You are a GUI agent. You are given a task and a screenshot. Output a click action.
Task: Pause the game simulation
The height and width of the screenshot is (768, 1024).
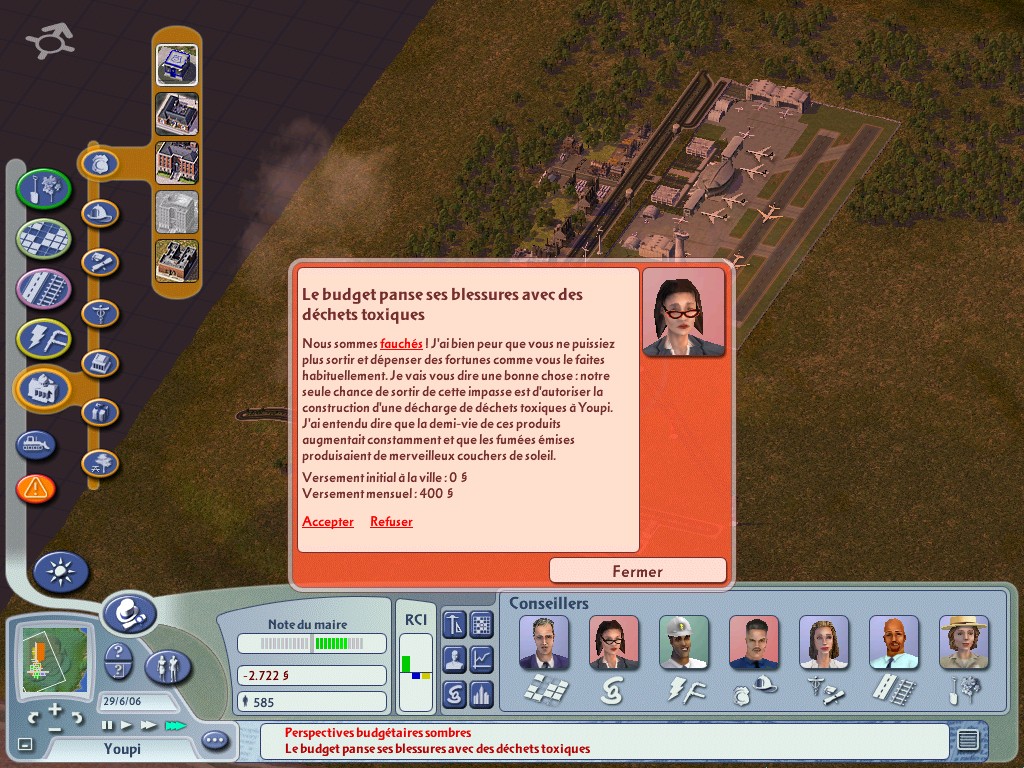coord(107,725)
